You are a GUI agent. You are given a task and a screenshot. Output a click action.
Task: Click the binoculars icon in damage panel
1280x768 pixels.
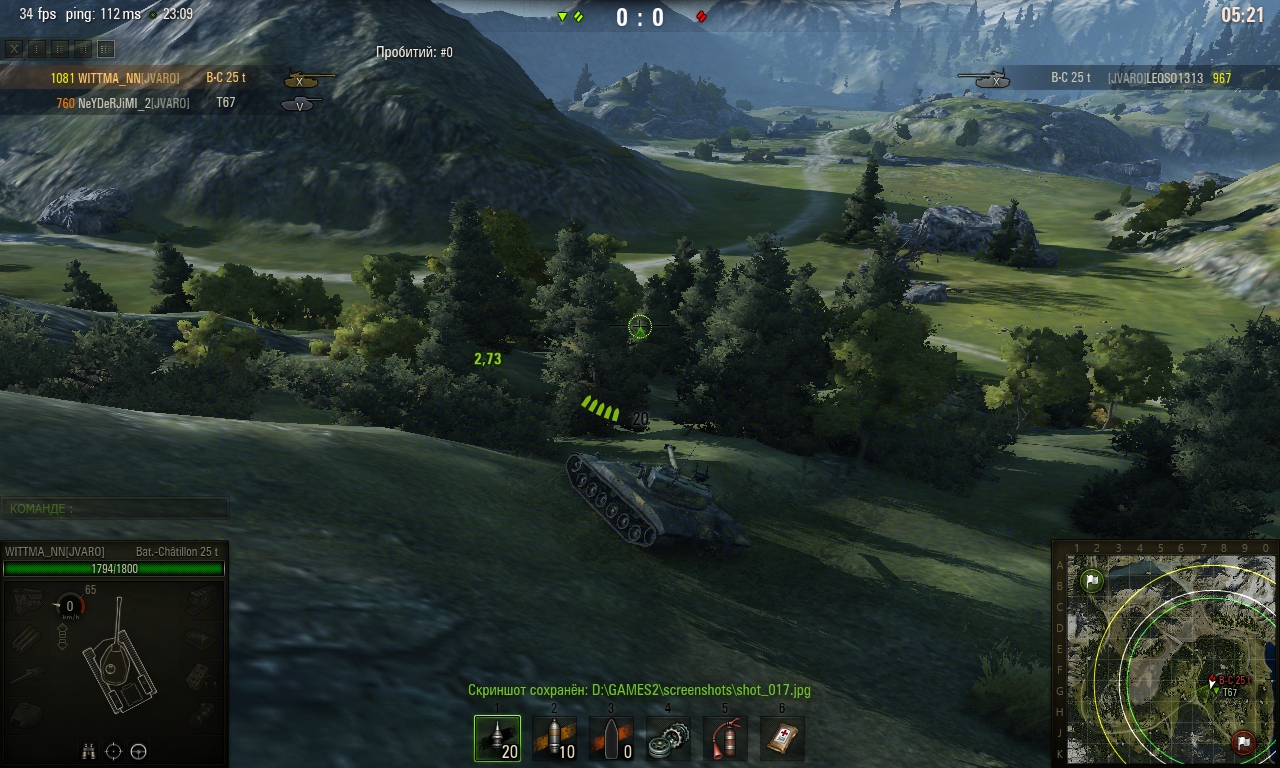[x=88, y=751]
